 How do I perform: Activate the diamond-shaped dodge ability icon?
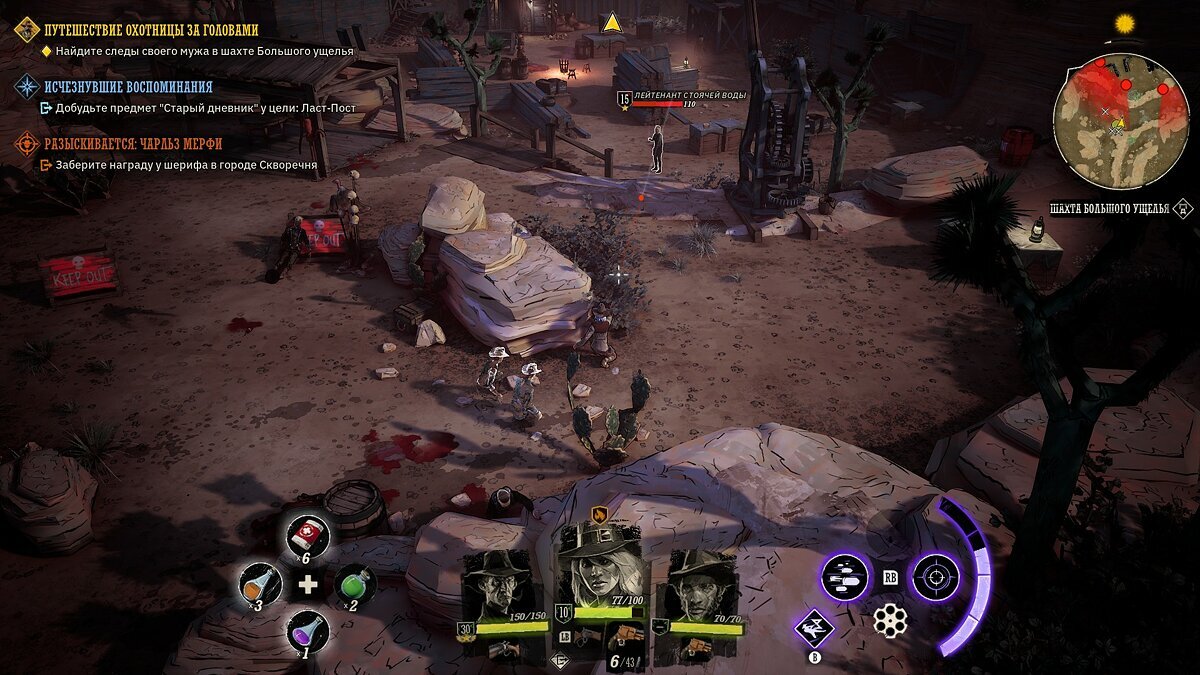click(814, 629)
